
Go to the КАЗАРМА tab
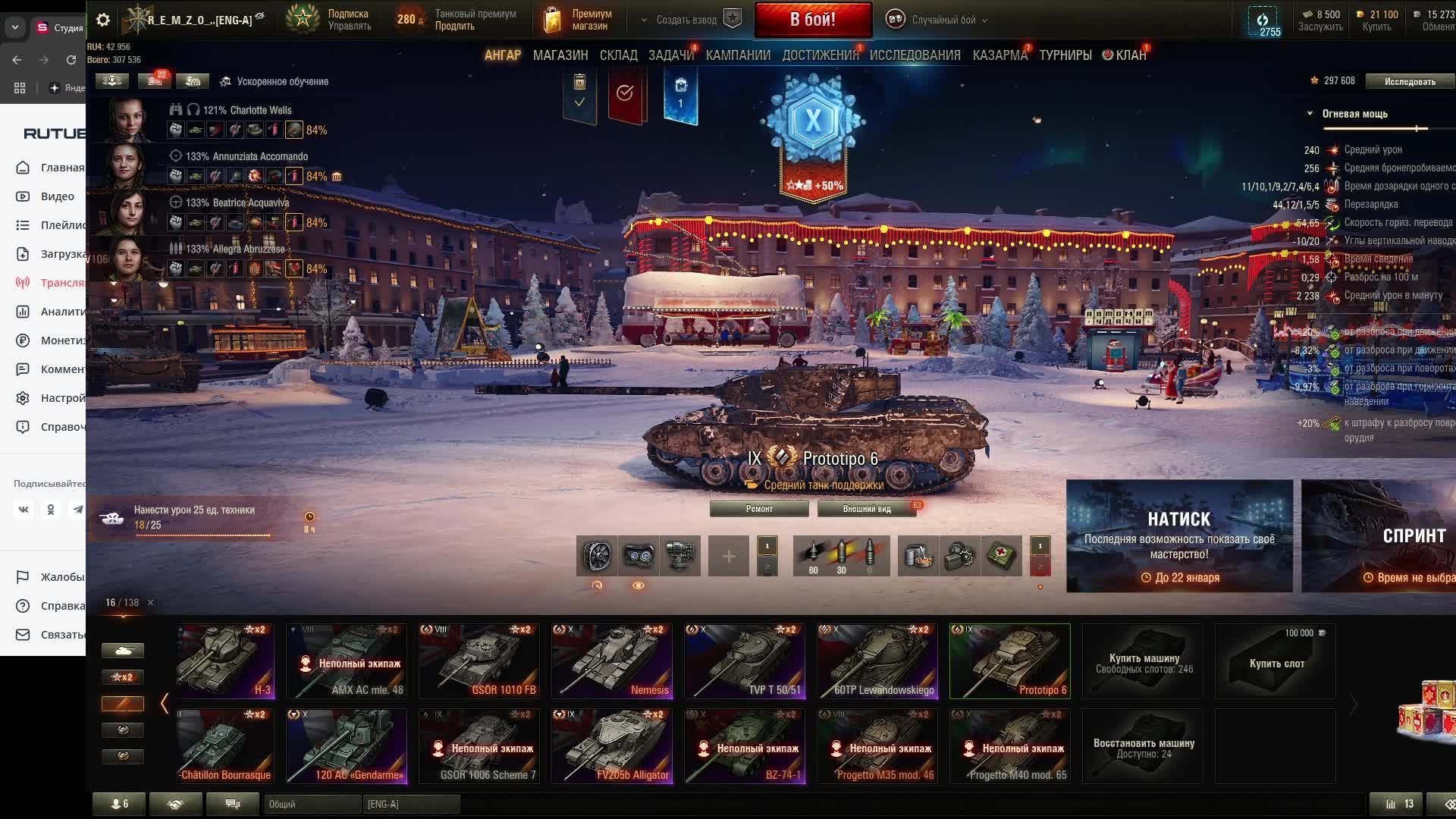(x=999, y=55)
